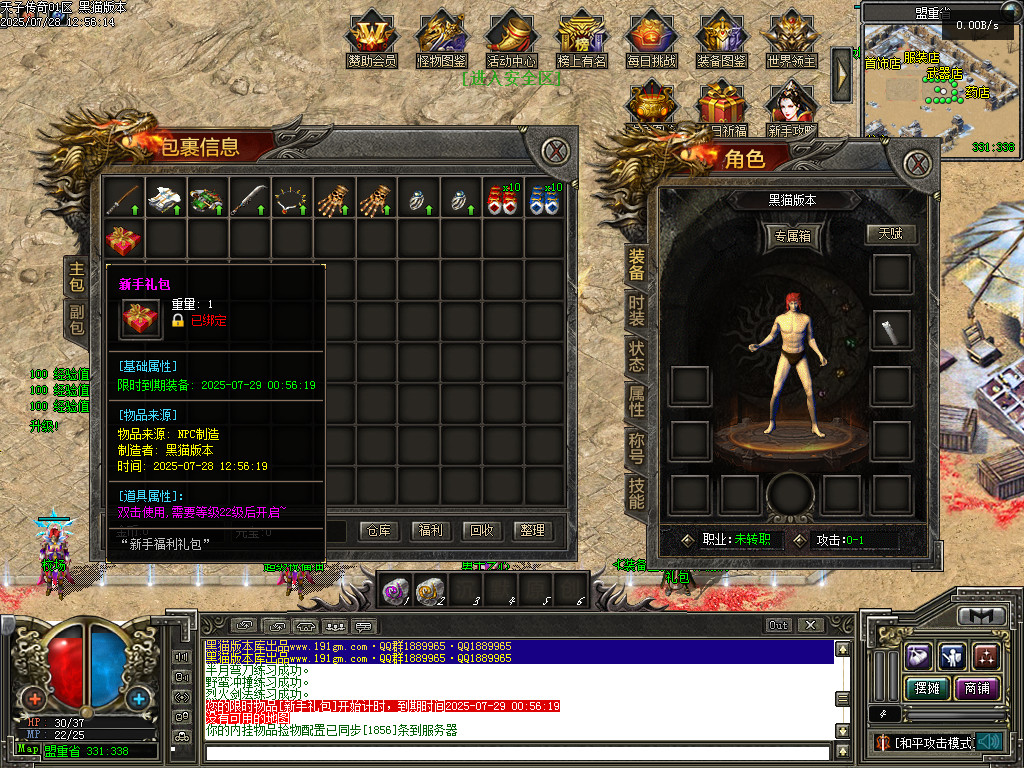
Task: Open the 每日挑战 daily challenge
Action: click(x=651, y=39)
